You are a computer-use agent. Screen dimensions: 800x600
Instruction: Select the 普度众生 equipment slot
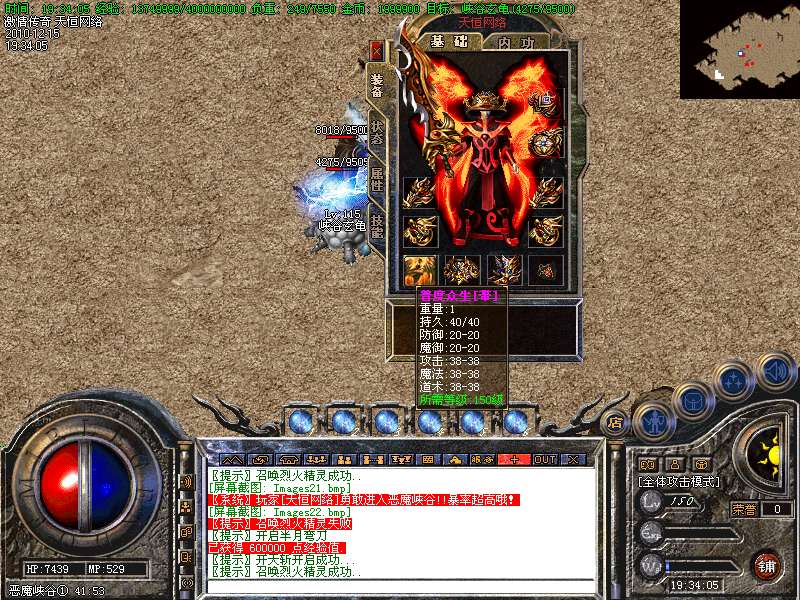click(417, 269)
